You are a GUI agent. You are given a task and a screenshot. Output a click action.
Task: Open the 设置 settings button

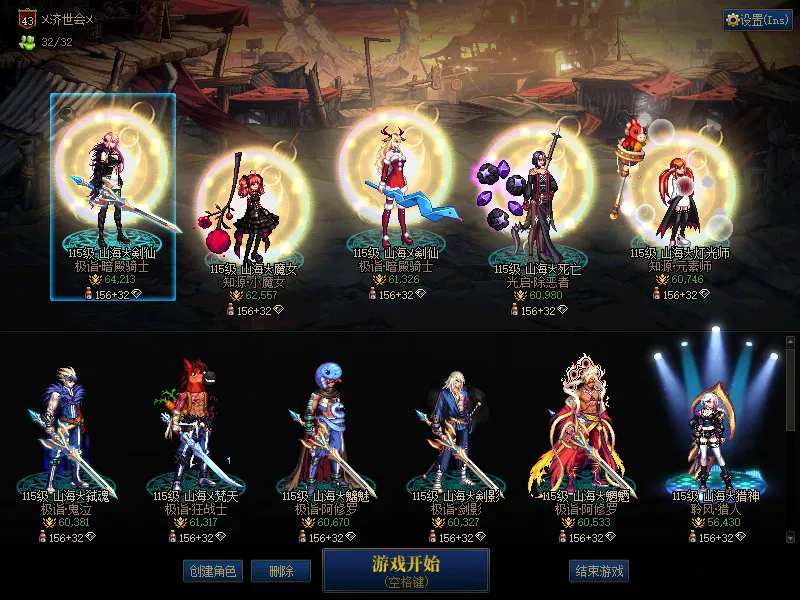tap(758, 20)
